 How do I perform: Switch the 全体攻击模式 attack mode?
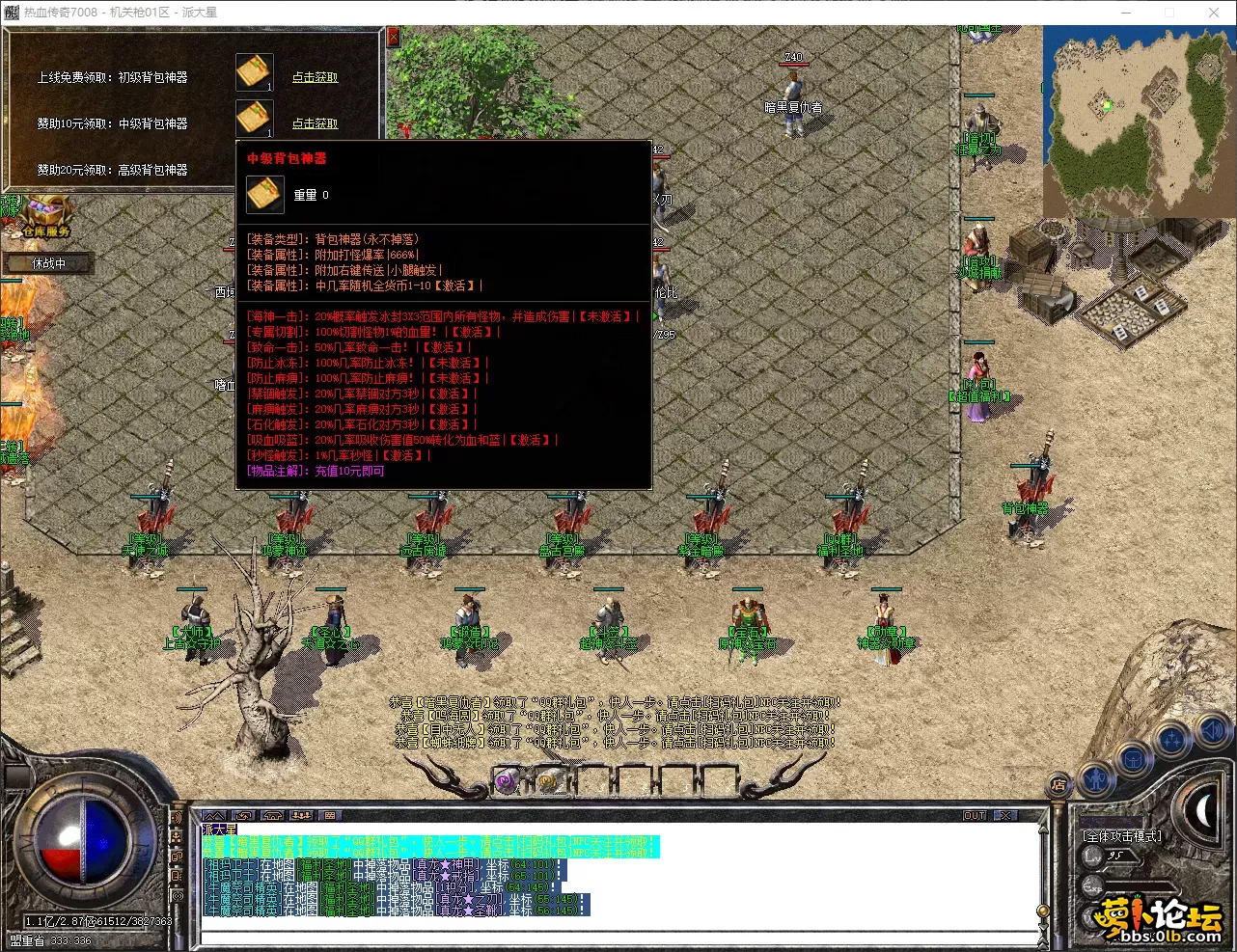coord(1122,836)
